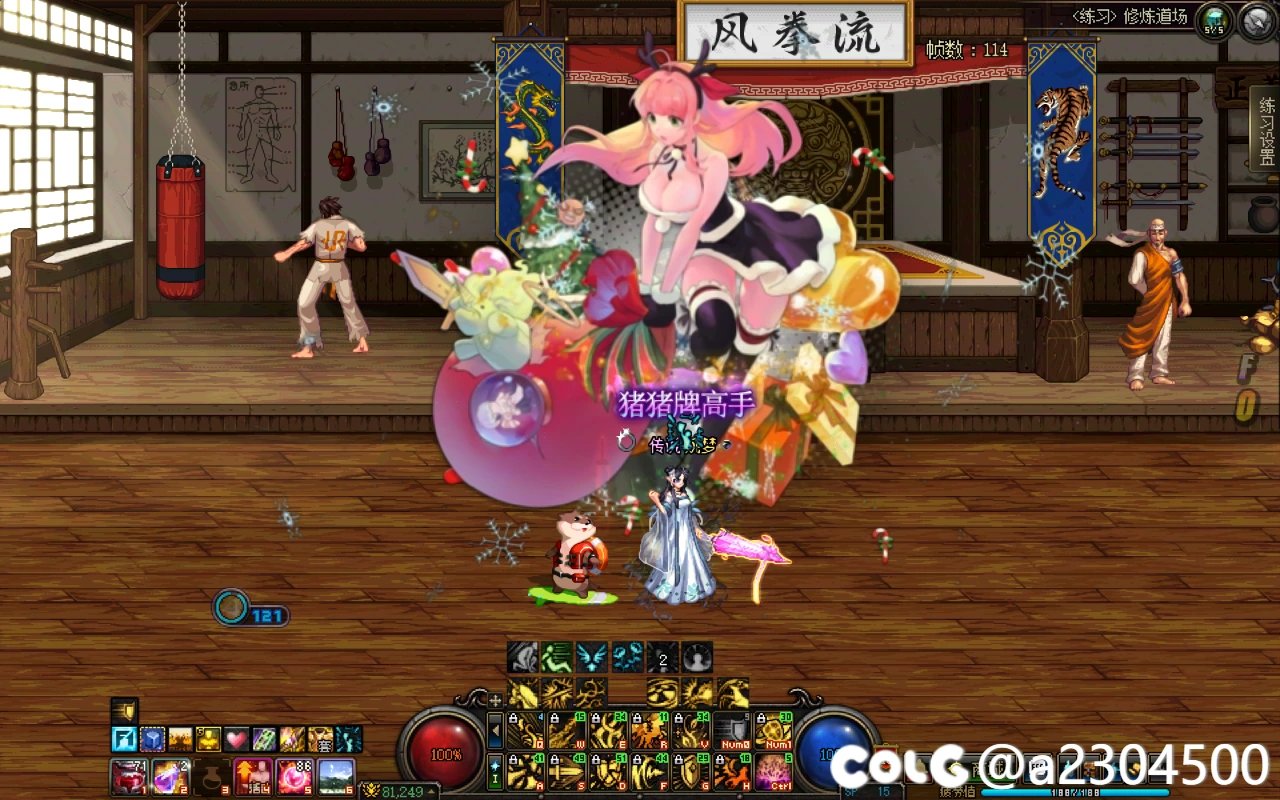Click the blue cube fragment icon in item row
Screen dimensions: 1280x800
[x=151, y=740]
